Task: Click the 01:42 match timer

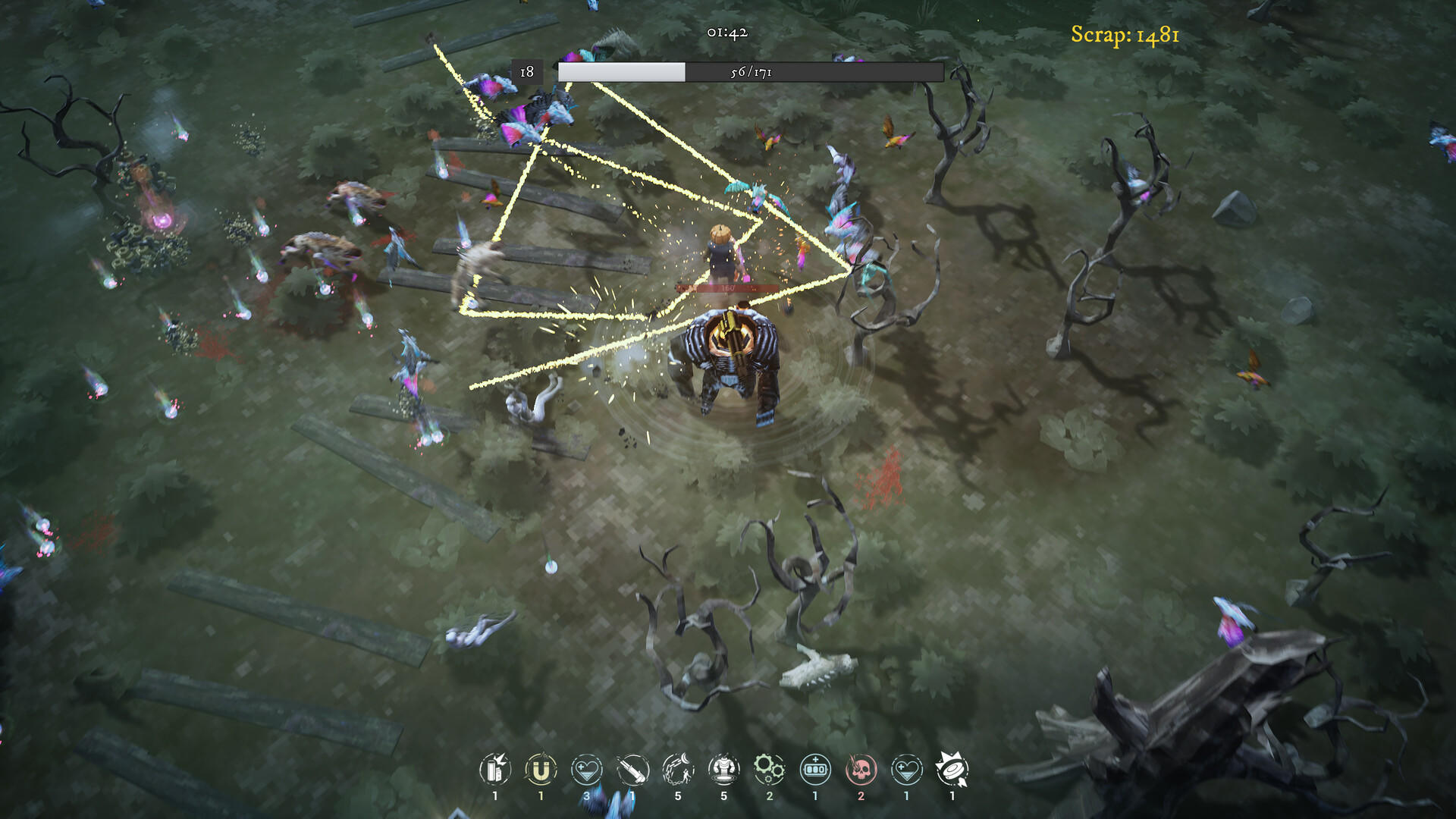Action: click(726, 32)
